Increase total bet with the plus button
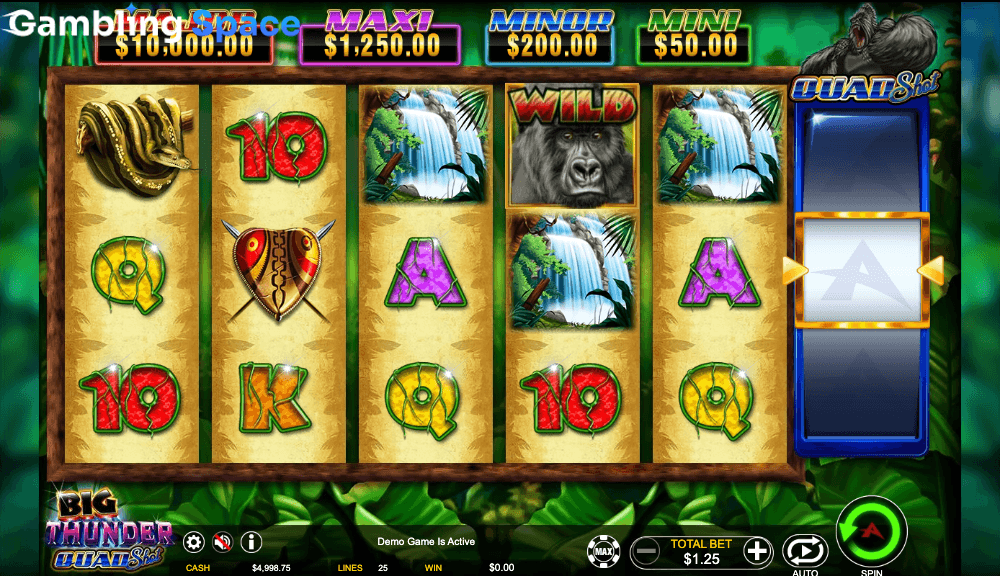Viewport: 1000px width, 576px height. click(x=758, y=550)
